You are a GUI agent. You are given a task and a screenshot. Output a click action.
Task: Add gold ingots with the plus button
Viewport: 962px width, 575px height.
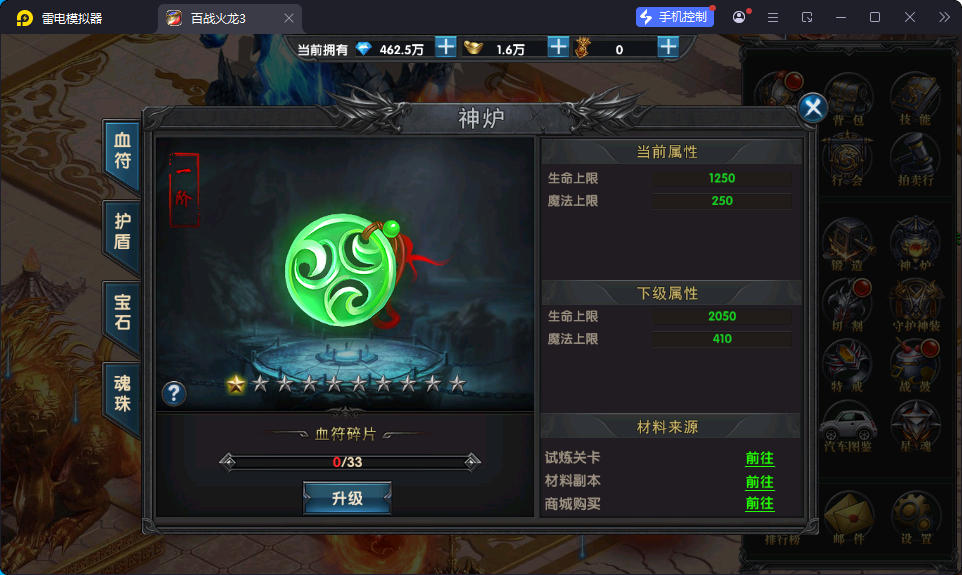click(558, 47)
